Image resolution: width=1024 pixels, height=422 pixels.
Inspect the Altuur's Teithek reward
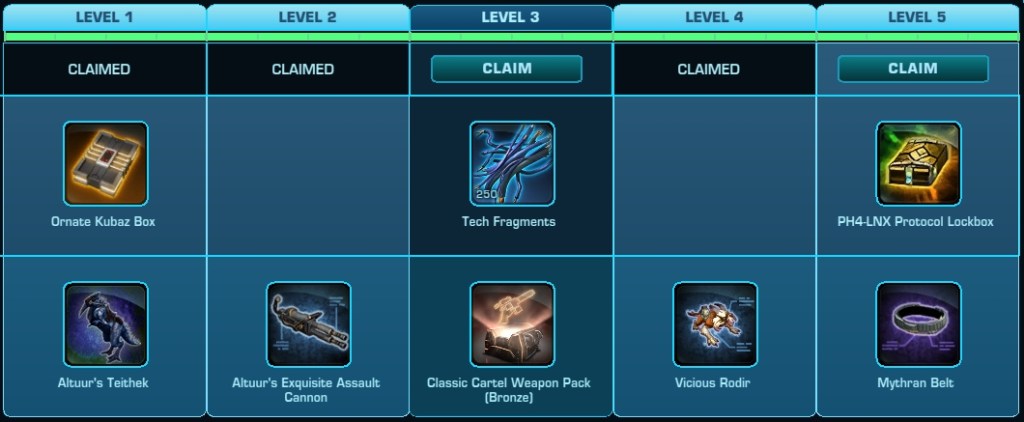[x=105, y=324]
